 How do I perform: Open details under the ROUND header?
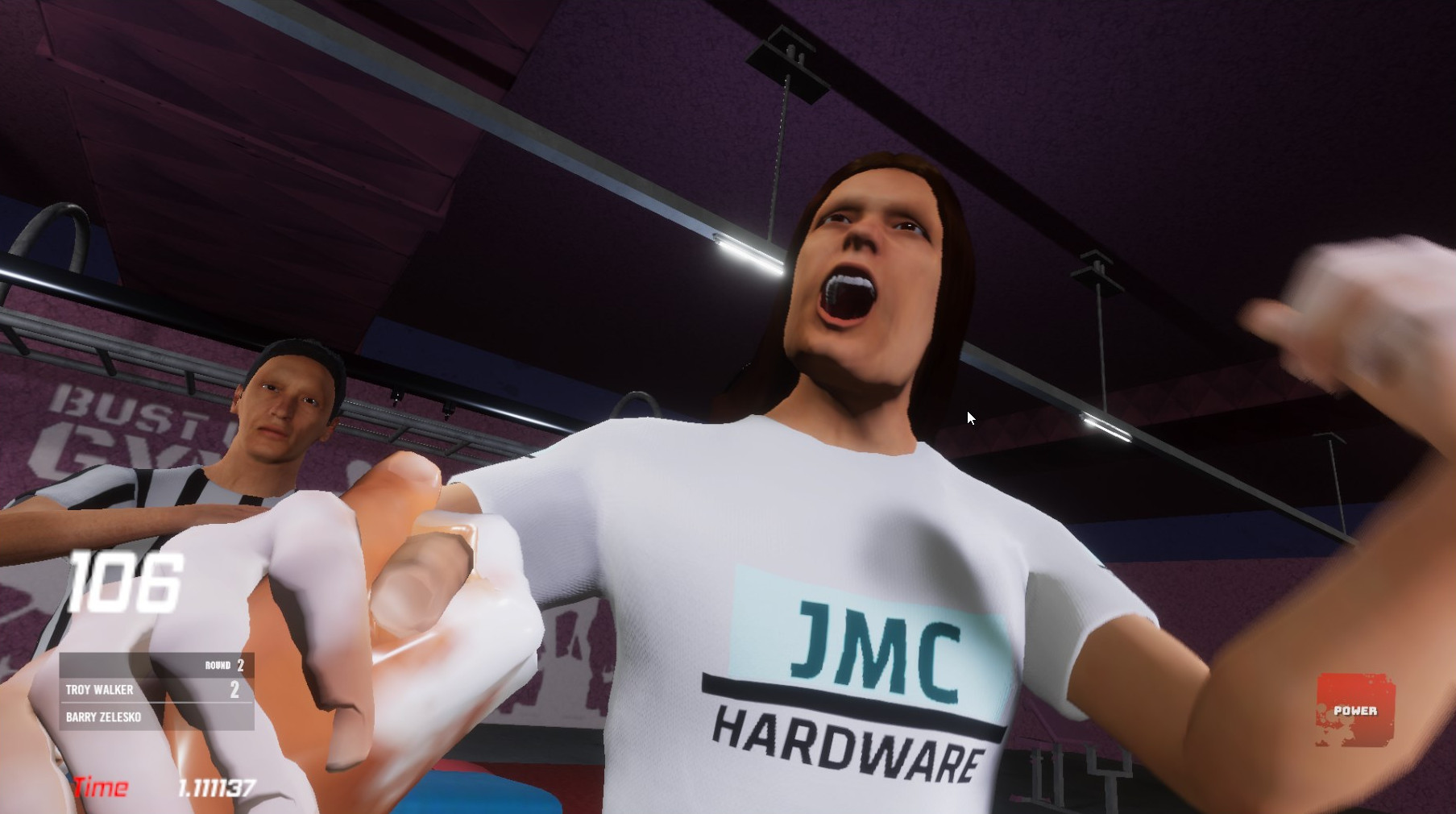tap(223, 665)
